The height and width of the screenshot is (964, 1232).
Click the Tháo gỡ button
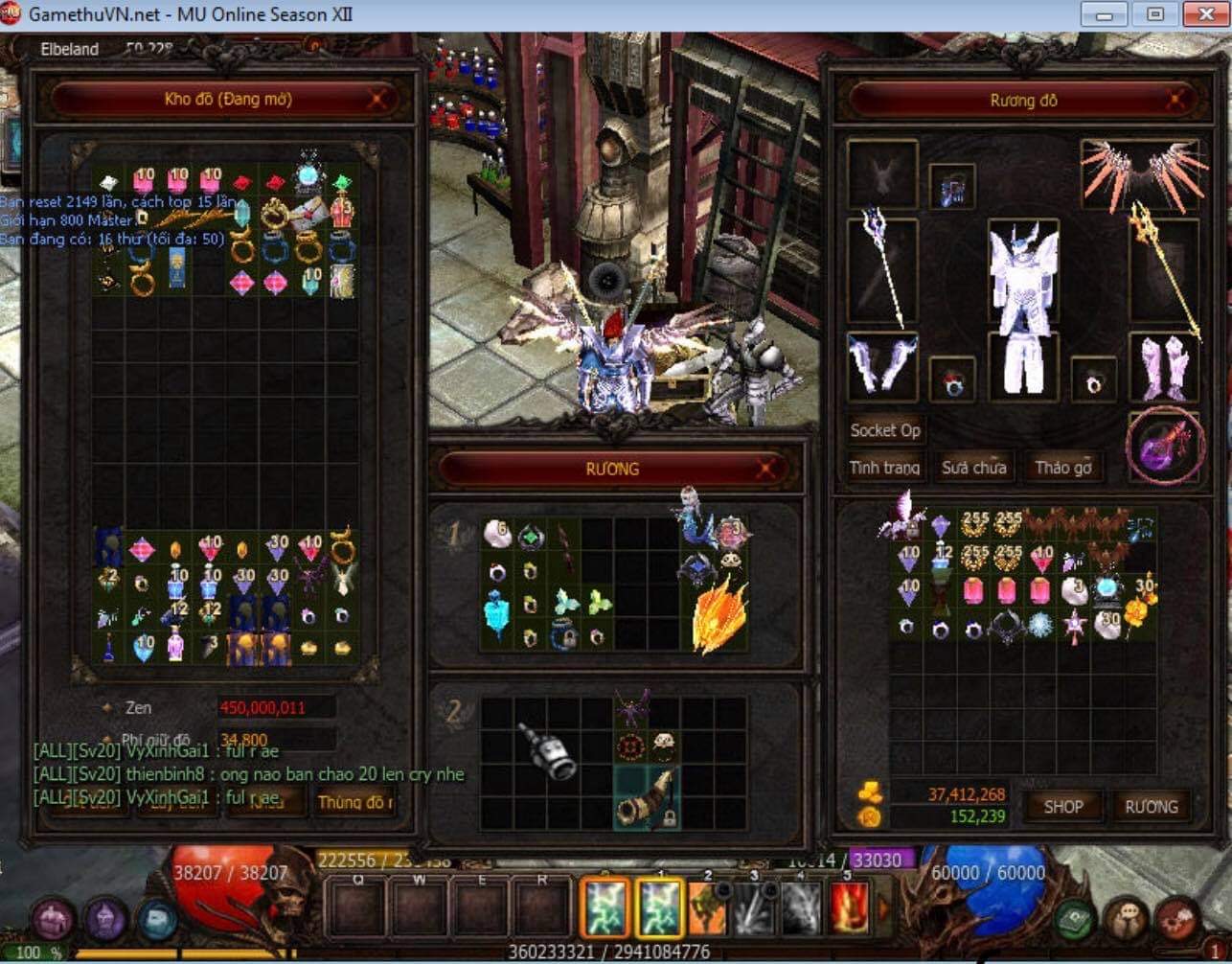pos(1062,468)
